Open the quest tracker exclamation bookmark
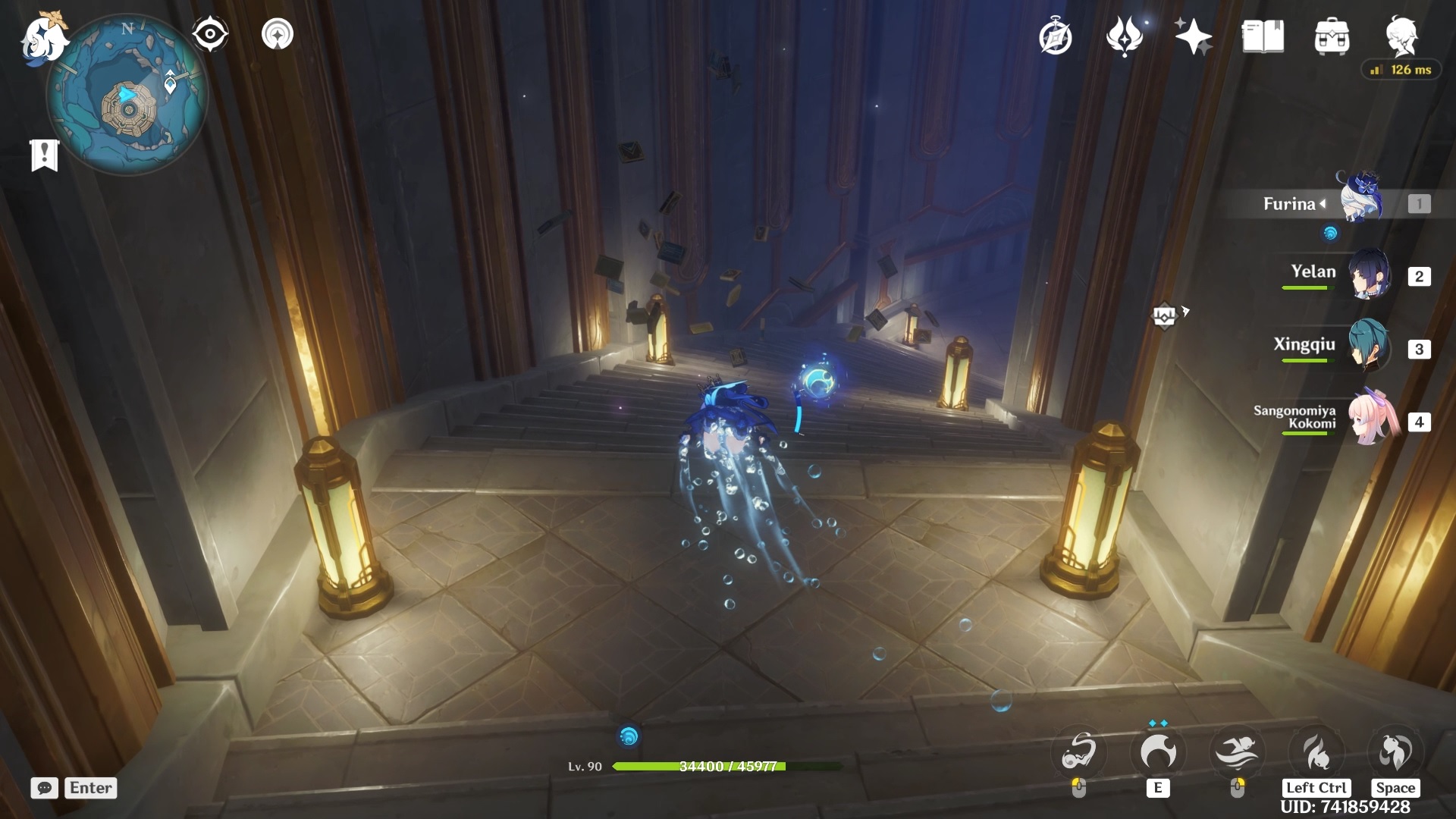Image resolution: width=1456 pixels, height=819 pixels. pyautogui.click(x=44, y=155)
